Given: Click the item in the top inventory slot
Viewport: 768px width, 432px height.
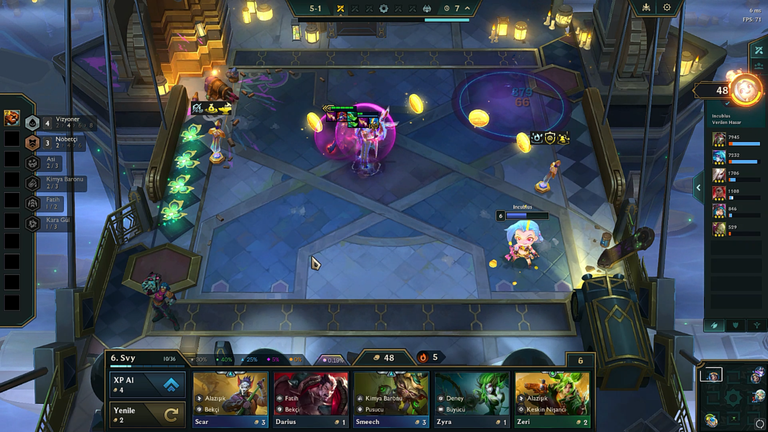Looking at the screenshot, I should pyautogui.click(x=11, y=118).
